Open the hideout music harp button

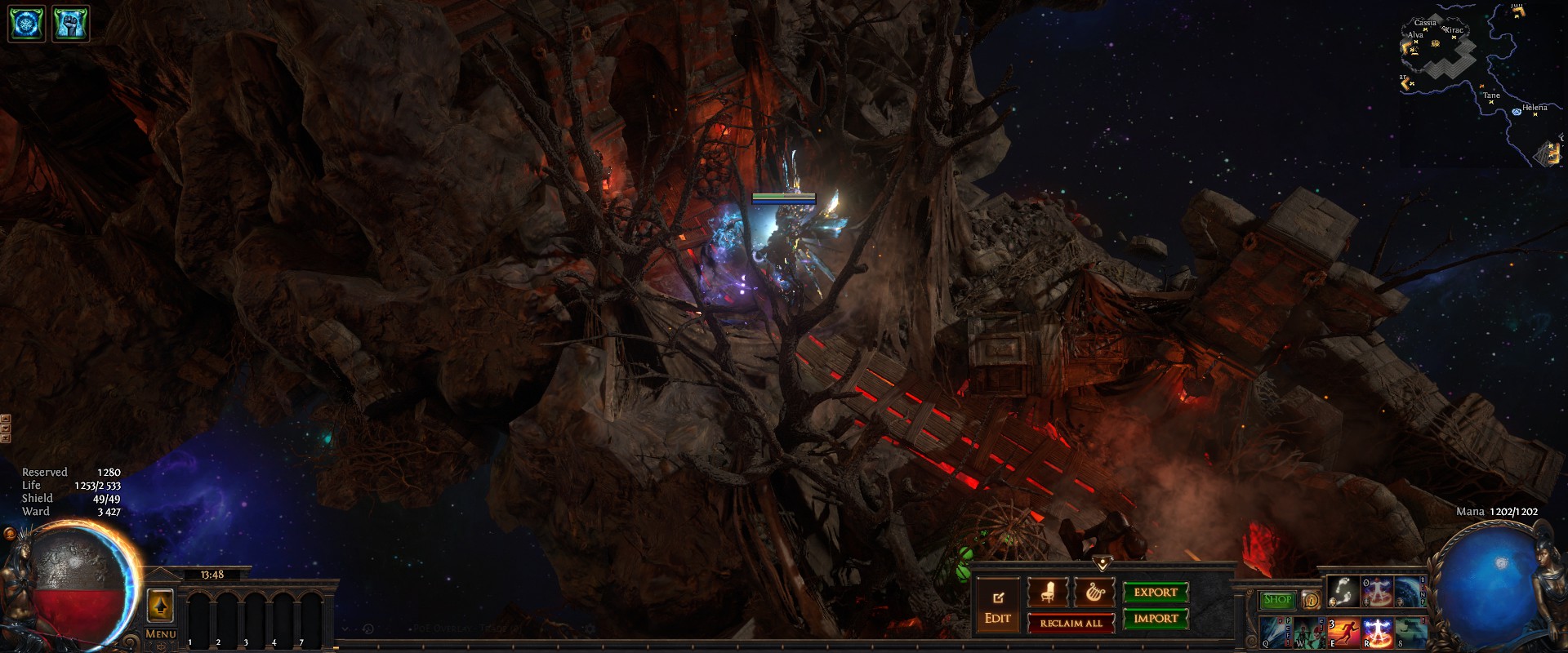(x=1093, y=593)
